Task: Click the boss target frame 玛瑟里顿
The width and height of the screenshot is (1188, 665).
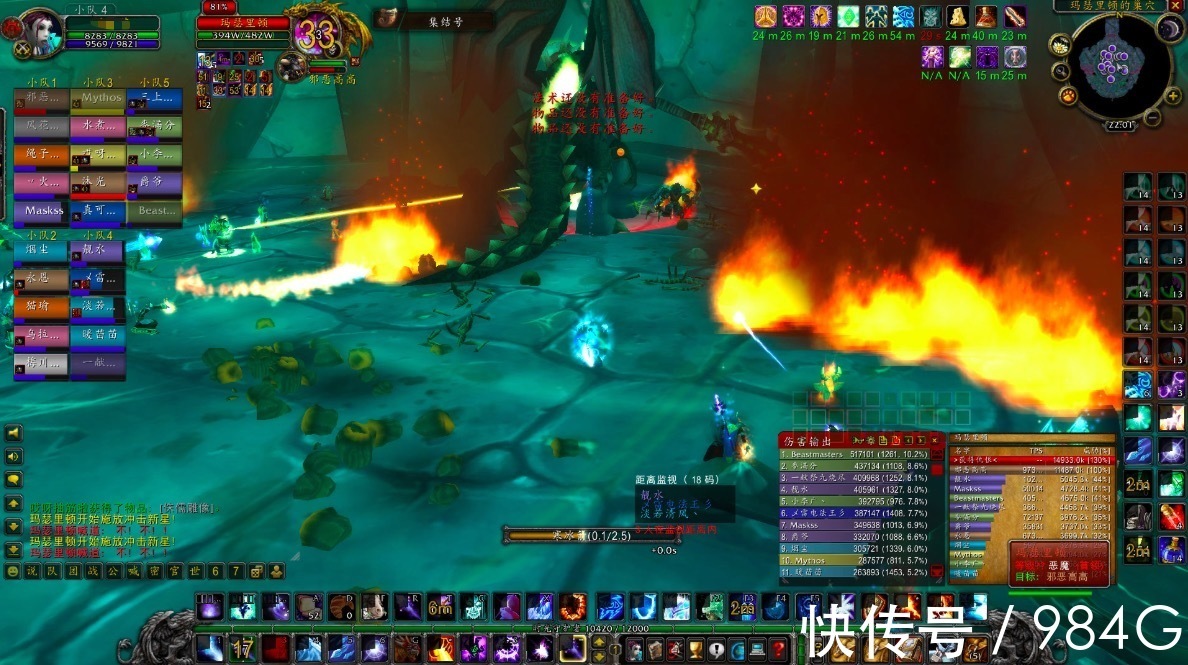Action: coord(250,23)
